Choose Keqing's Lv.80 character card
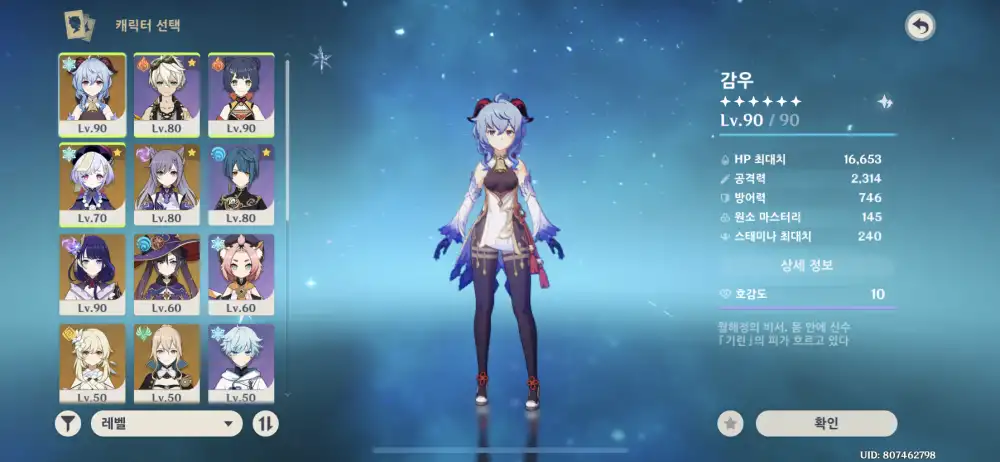 167,184
